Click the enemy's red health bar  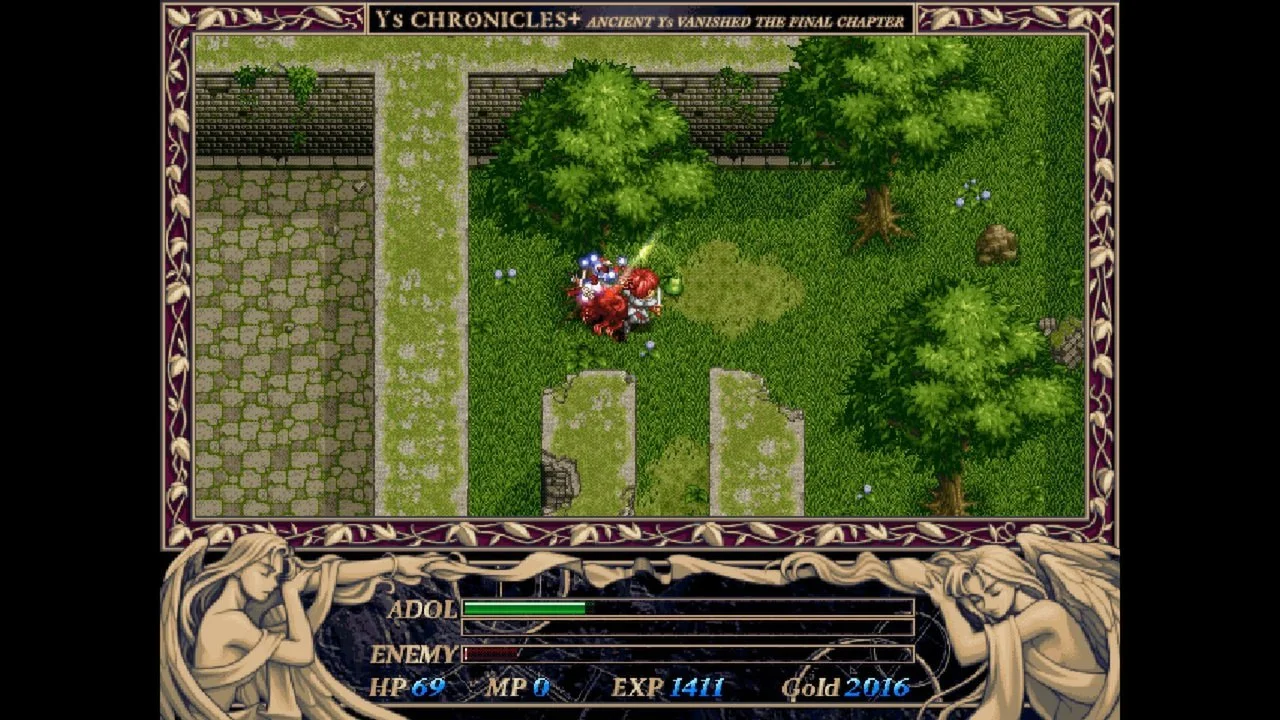[490, 652]
